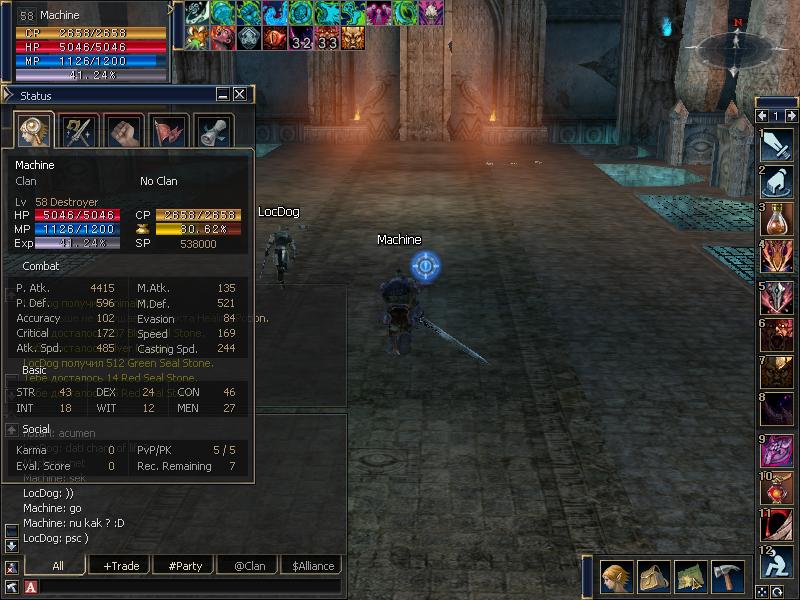Switch to $Alliance chat tab

313,566
